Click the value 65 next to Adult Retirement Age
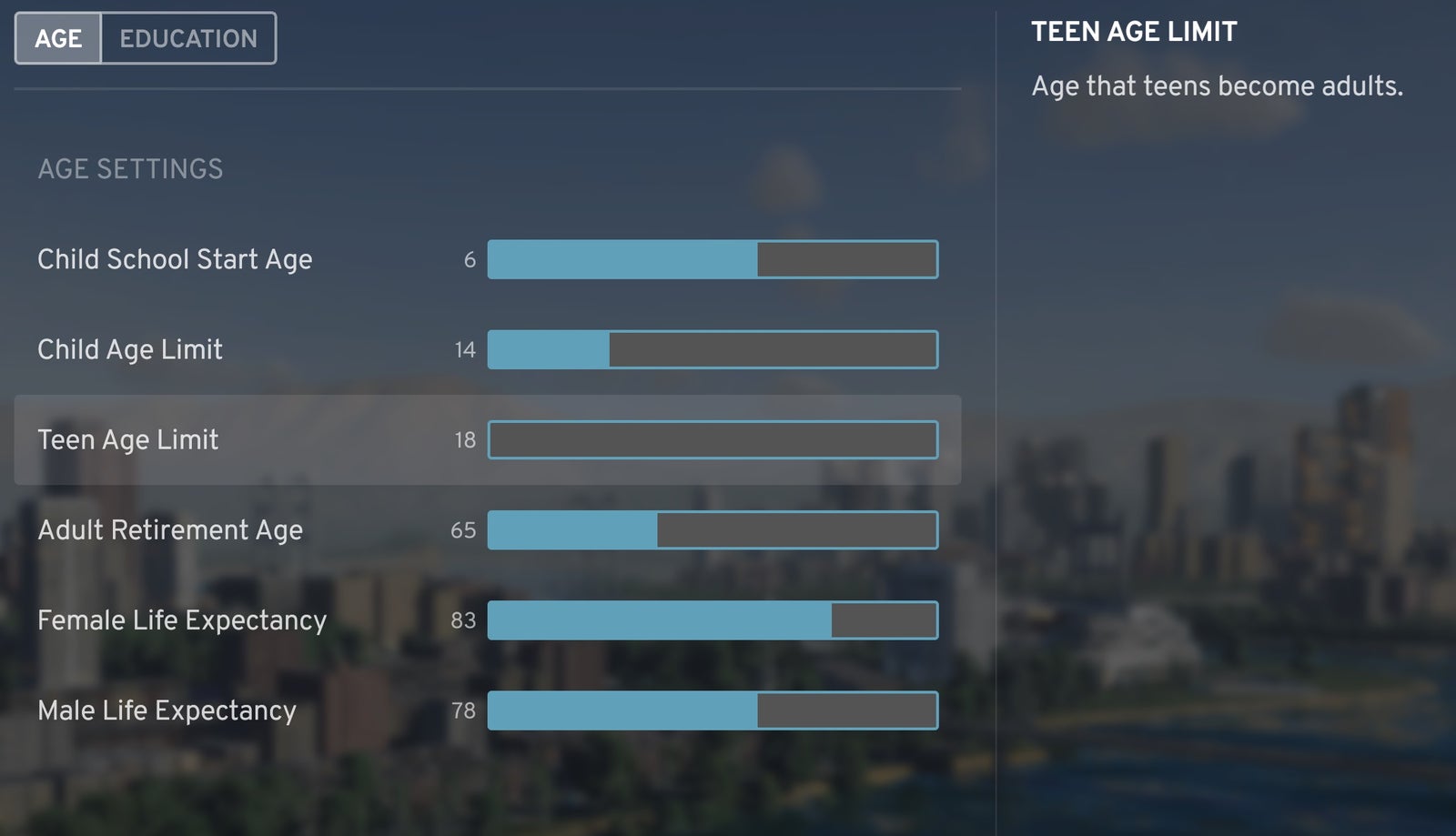1456x836 pixels. click(465, 530)
